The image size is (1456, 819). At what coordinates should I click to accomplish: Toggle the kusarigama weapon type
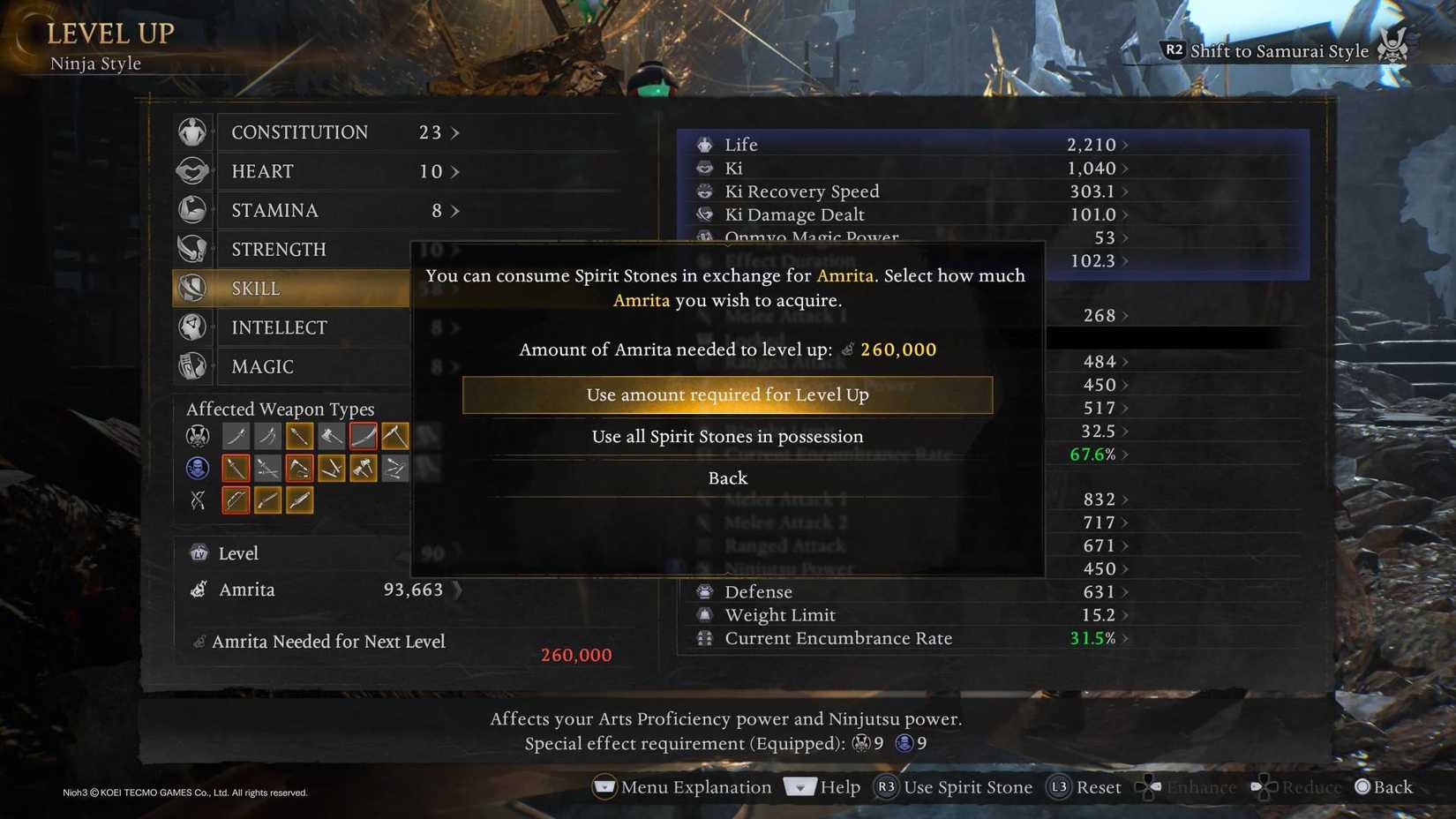click(x=299, y=468)
